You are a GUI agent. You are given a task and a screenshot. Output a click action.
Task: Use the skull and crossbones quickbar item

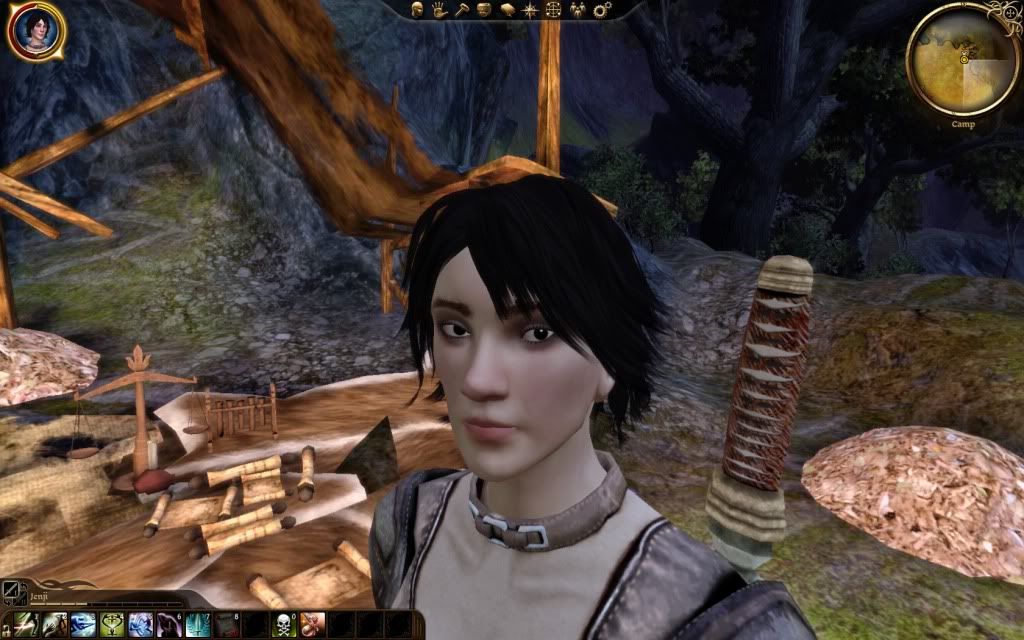(x=283, y=625)
